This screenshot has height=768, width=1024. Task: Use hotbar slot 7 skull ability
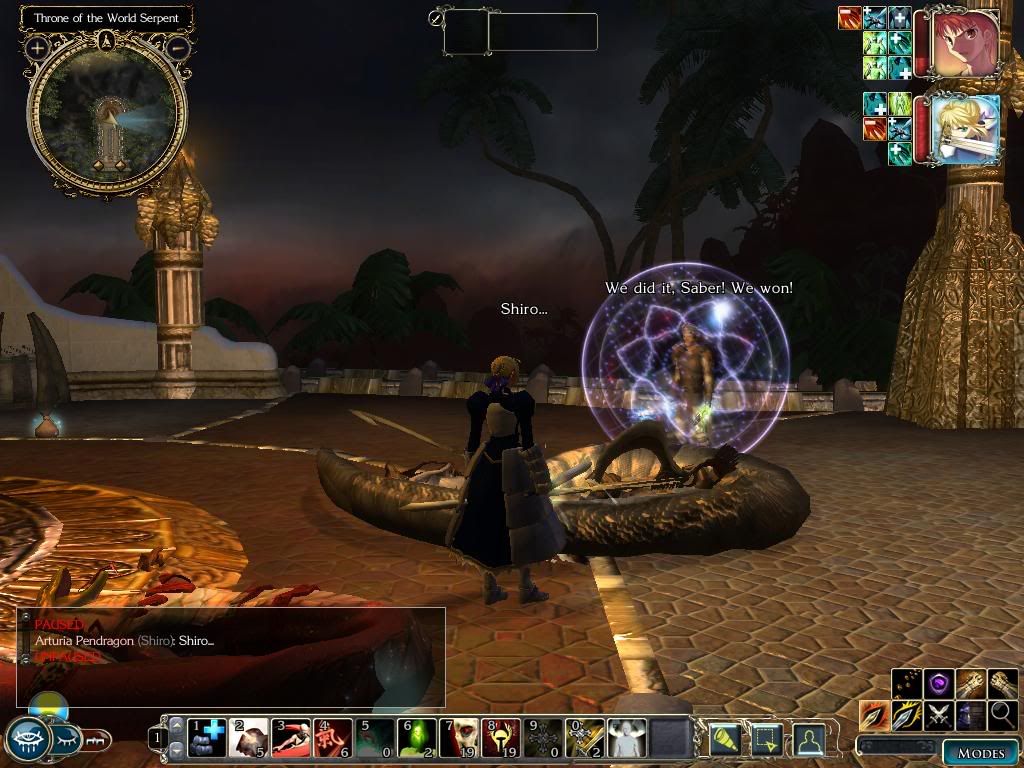pos(460,737)
